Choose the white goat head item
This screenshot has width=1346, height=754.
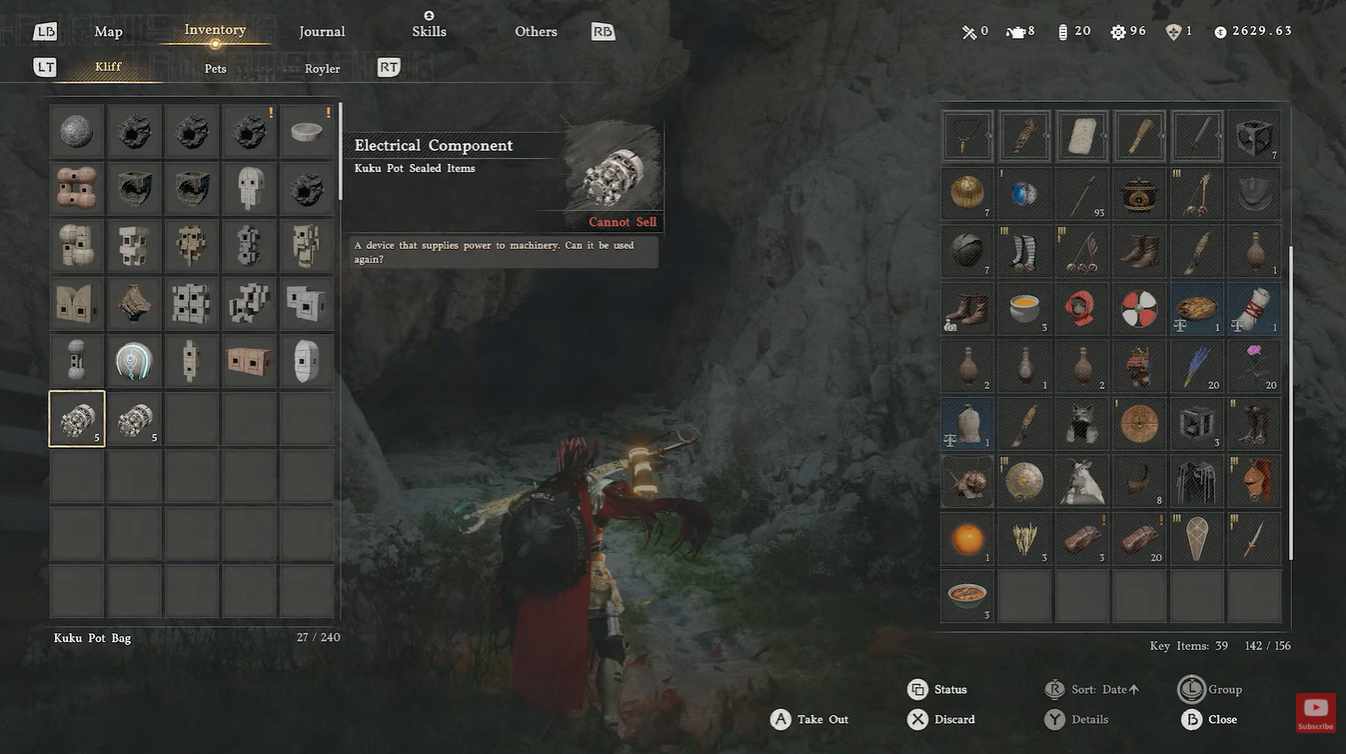click(x=1081, y=481)
